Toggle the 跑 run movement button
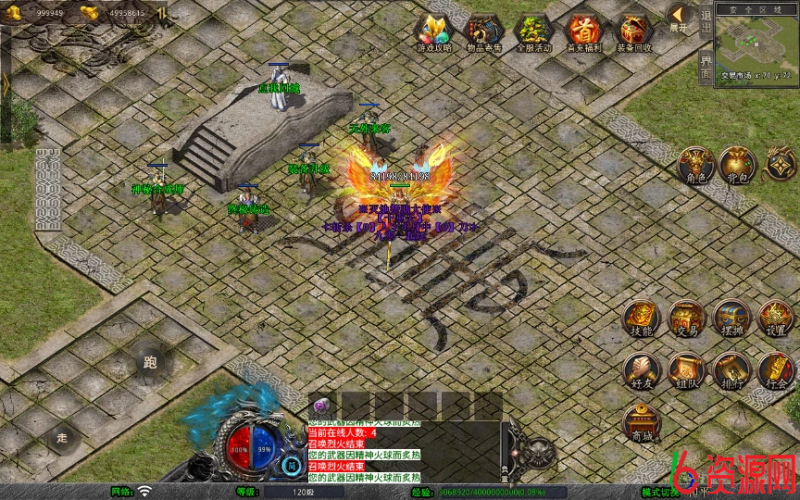800x500 pixels. (x=151, y=362)
